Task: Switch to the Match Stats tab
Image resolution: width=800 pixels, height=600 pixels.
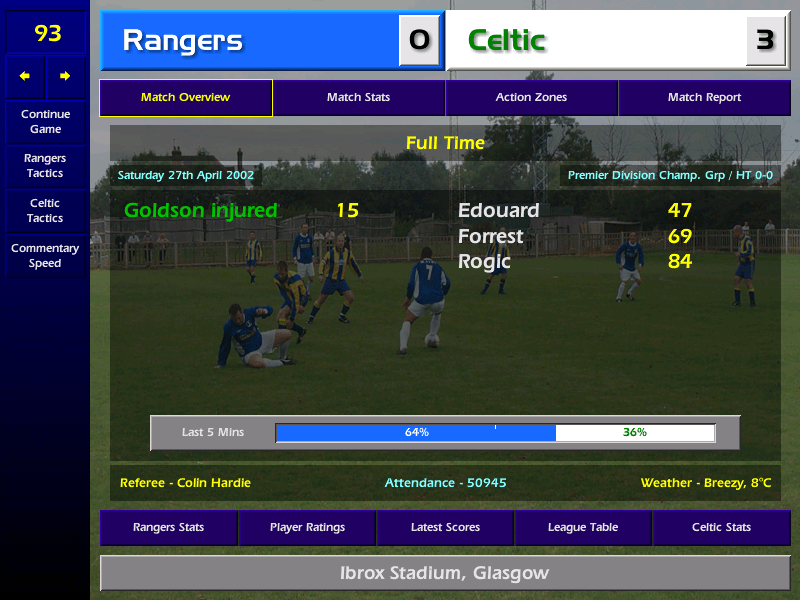Action: click(358, 98)
